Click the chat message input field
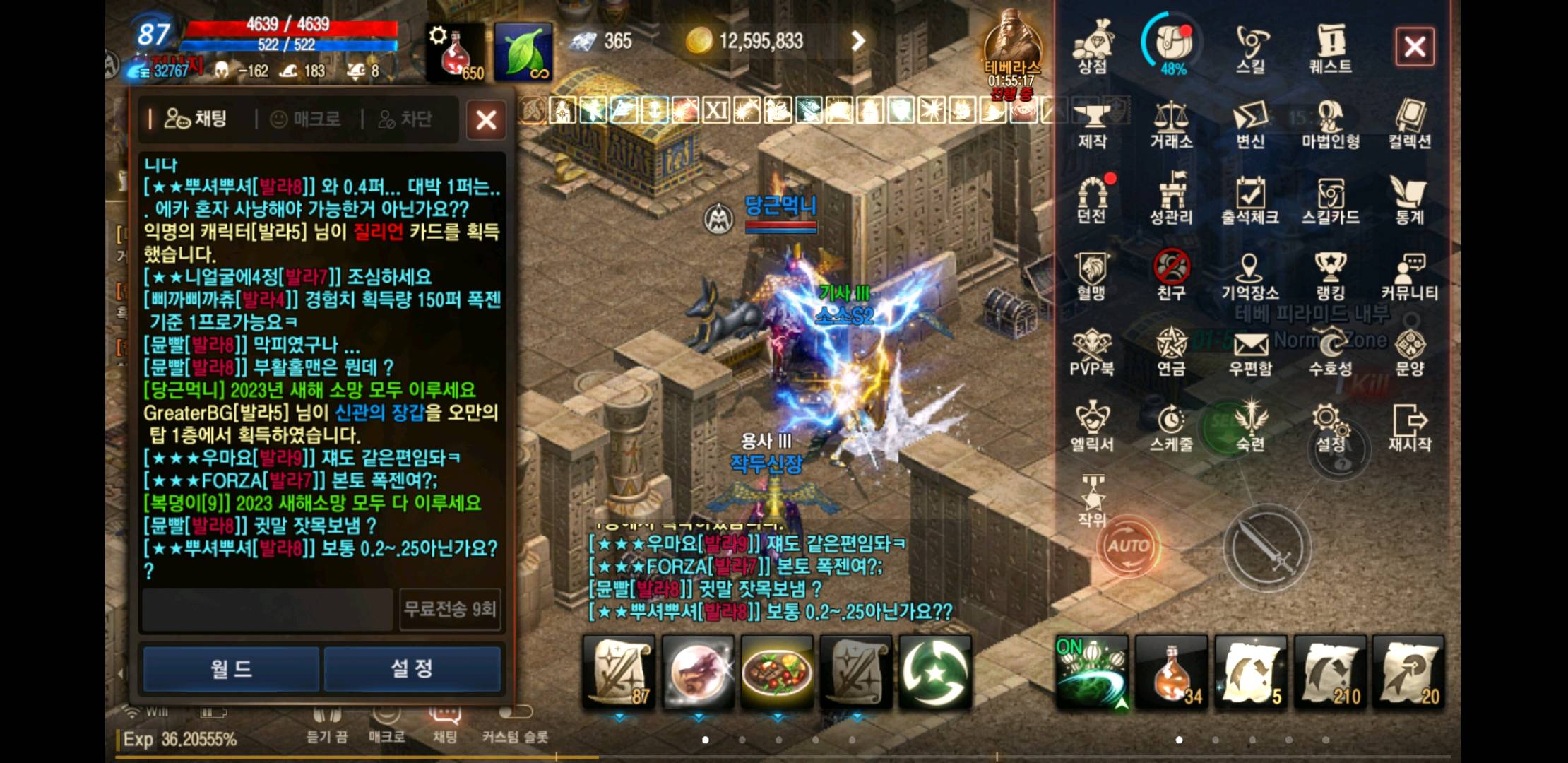1568x763 pixels. [267, 610]
